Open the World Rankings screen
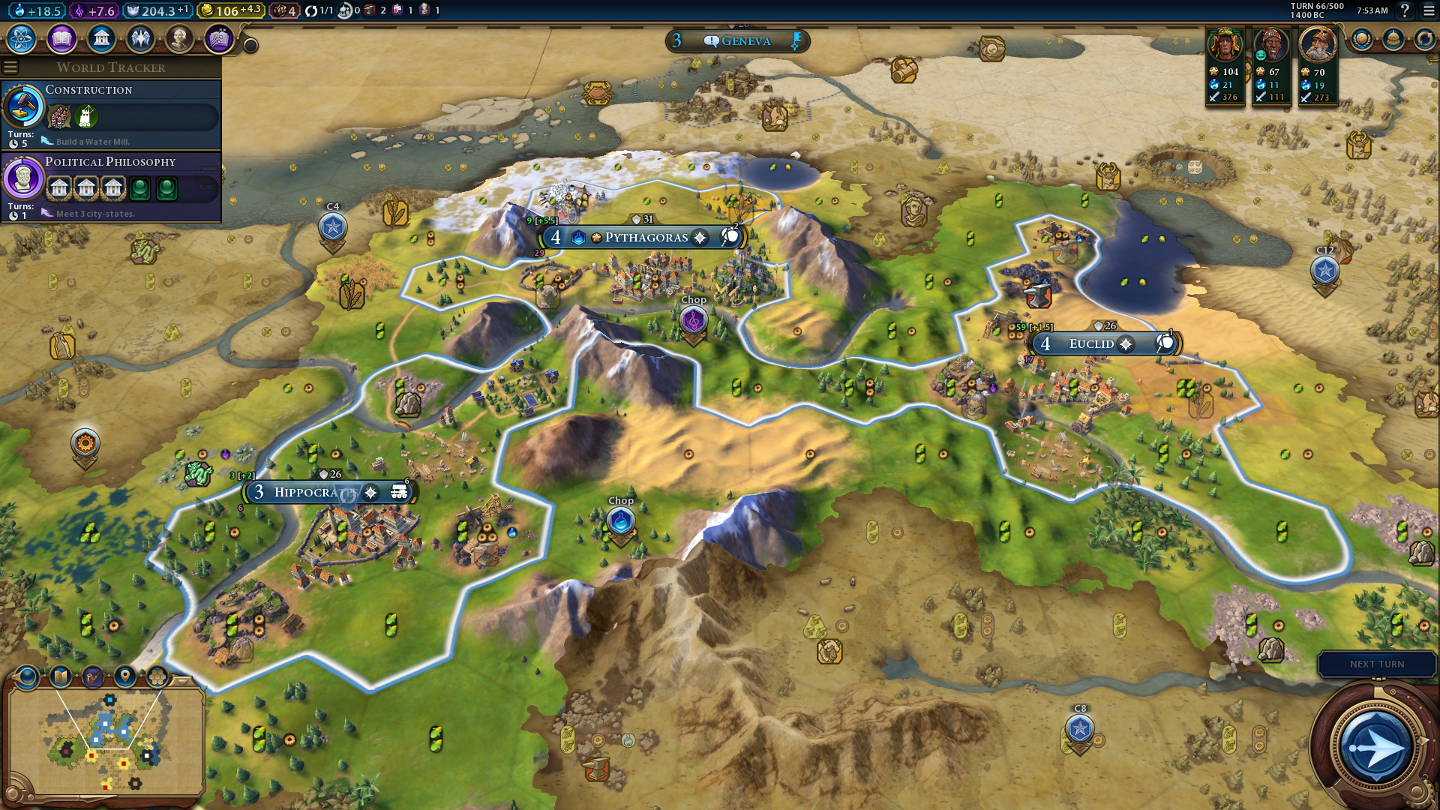 click(1362, 39)
